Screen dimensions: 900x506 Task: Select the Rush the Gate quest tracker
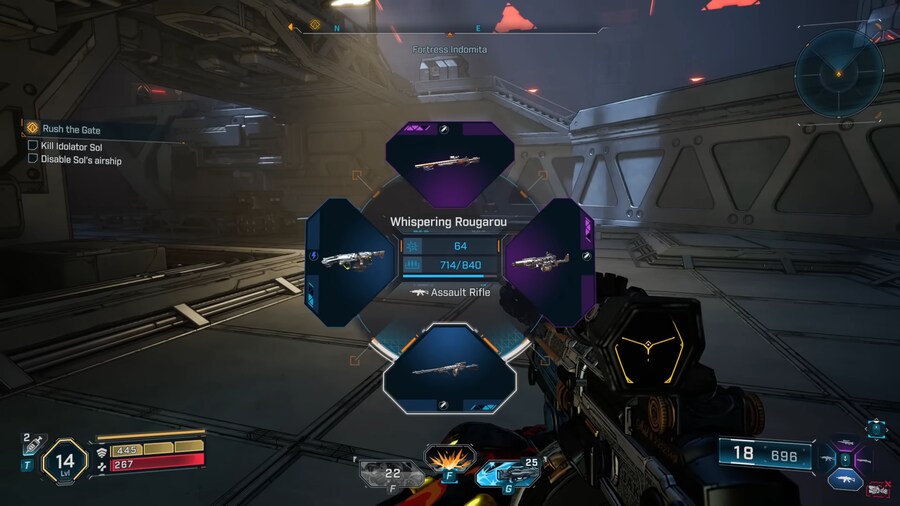pyautogui.click(x=70, y=129)
